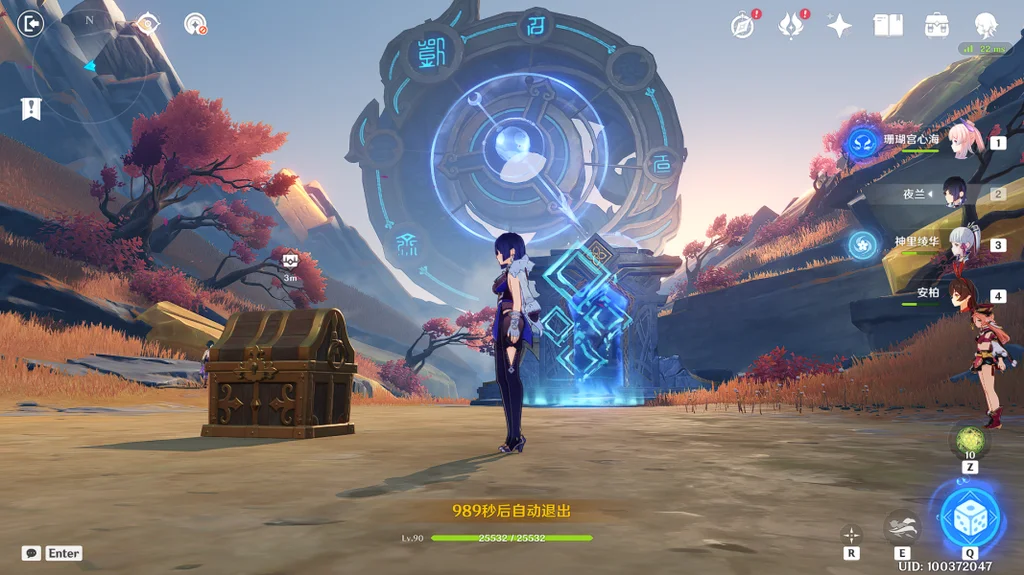
Task: Click the swirl icon with red badge
Action: pos(196,24)
